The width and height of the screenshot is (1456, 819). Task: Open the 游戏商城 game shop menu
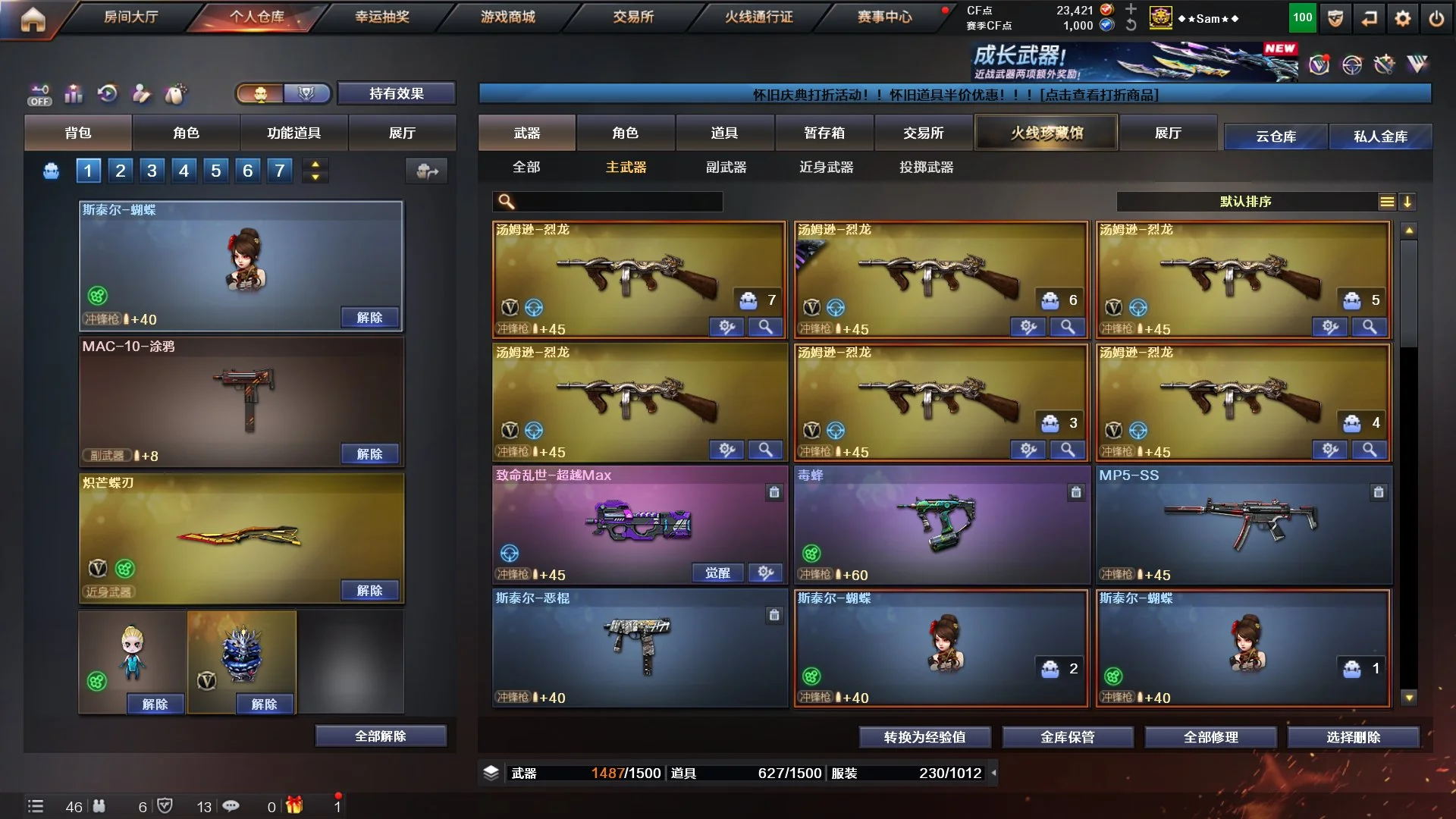point(507,17)
